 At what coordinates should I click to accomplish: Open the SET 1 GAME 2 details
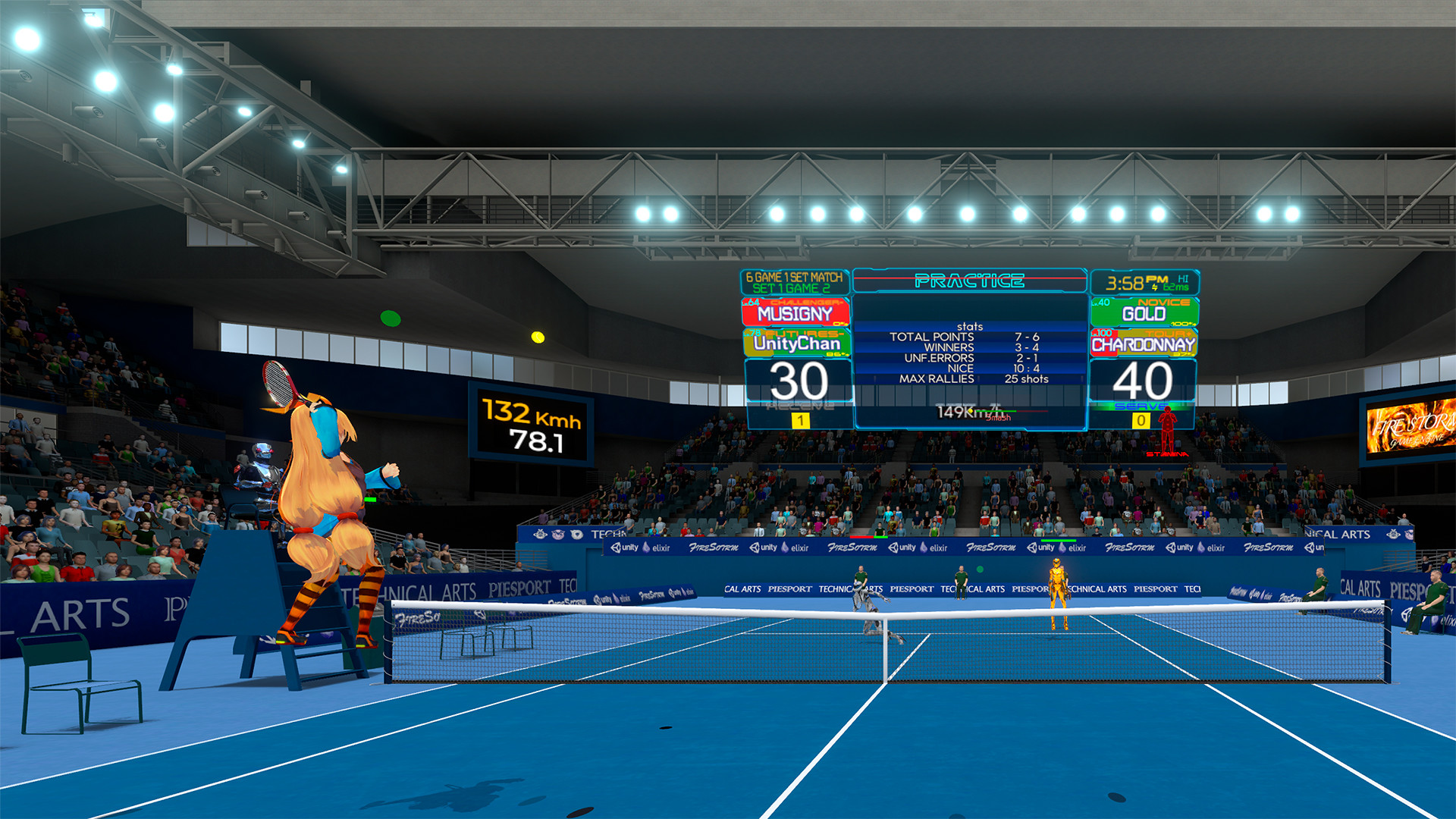(793, 289)
